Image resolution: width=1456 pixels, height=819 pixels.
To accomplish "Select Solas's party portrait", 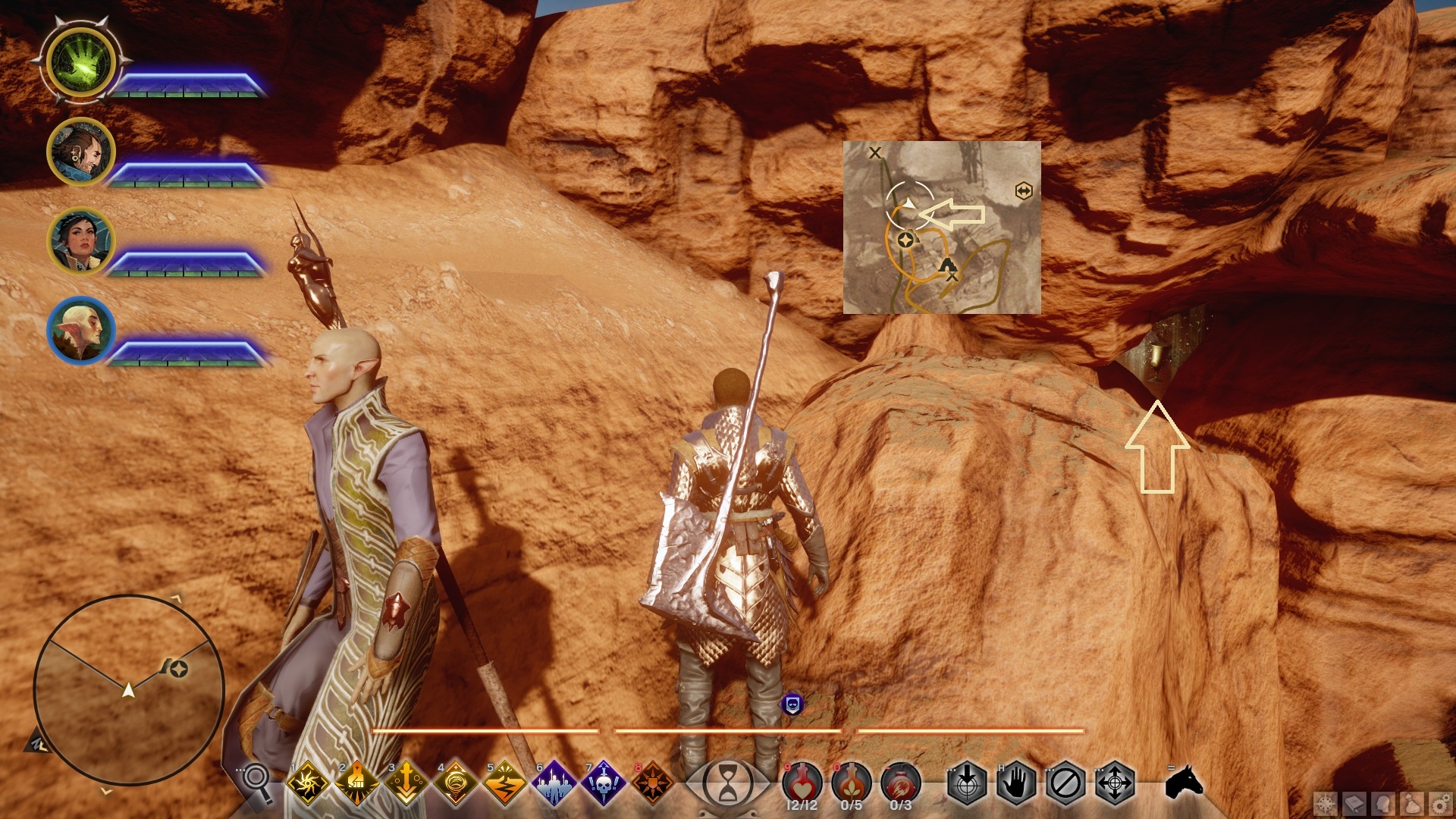I will click(x=80, y=331).
